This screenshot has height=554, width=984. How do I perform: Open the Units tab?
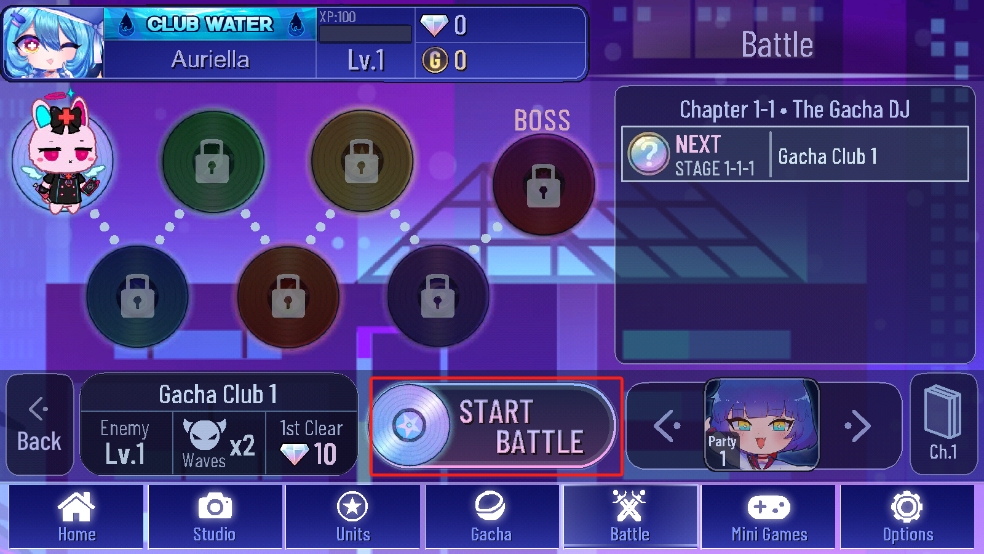point(353,516)
